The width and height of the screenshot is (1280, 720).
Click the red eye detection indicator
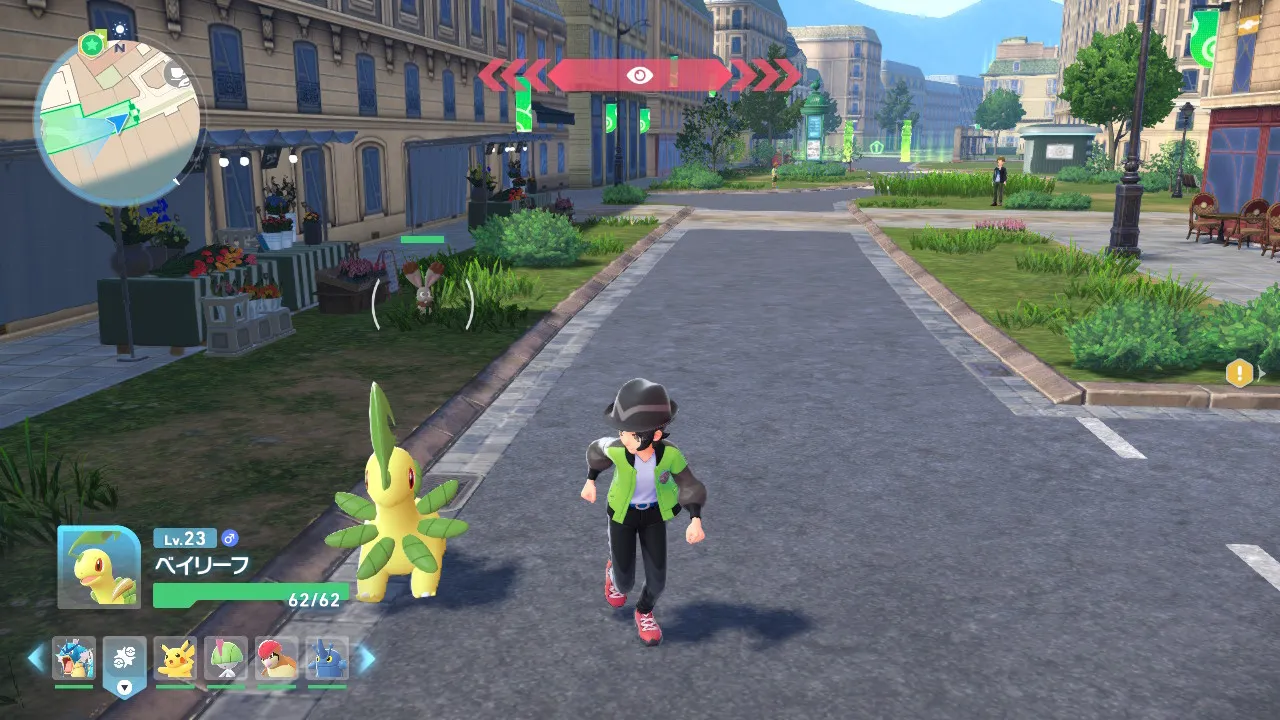(639, 75)
